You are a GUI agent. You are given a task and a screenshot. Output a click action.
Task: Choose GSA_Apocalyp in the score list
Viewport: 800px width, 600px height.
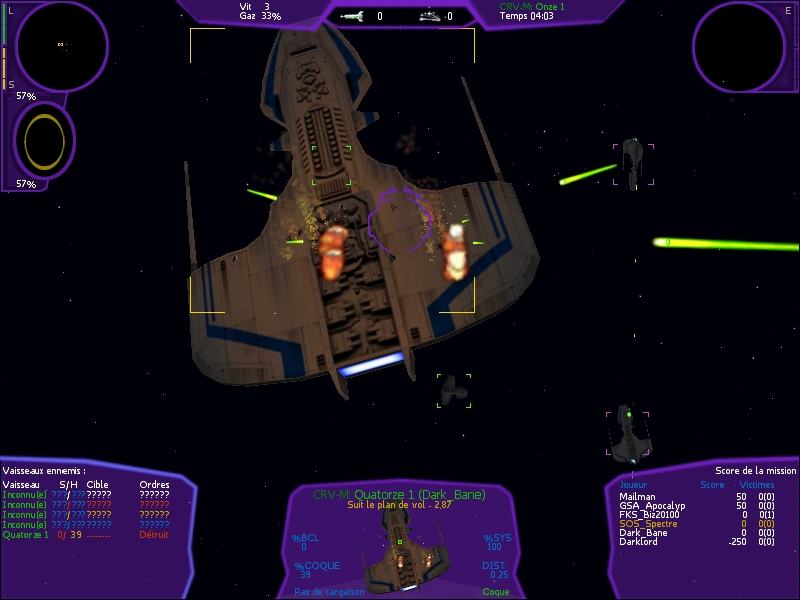pyautogui.click(x=649, y=505)
